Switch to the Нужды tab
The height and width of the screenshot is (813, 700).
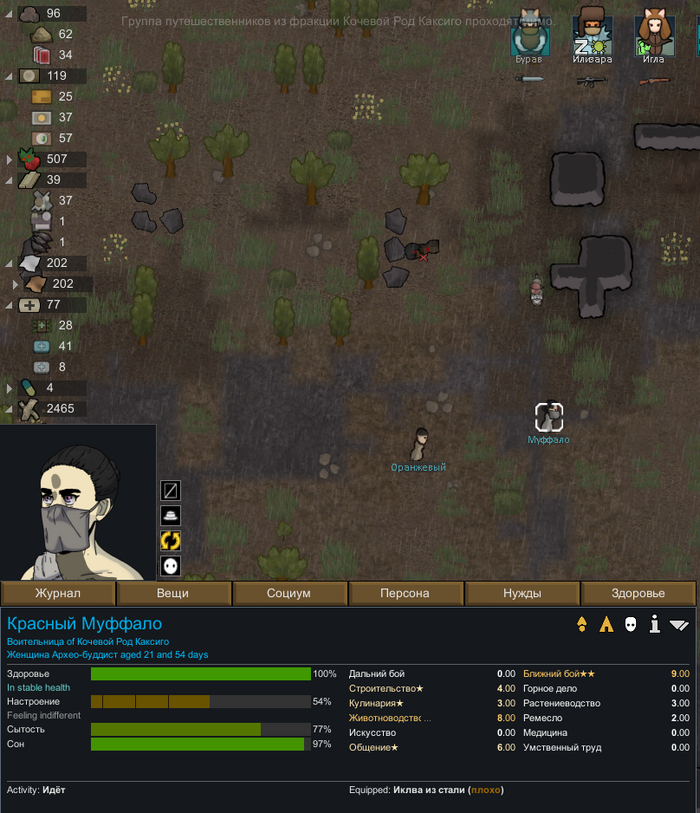coord(521,593)
